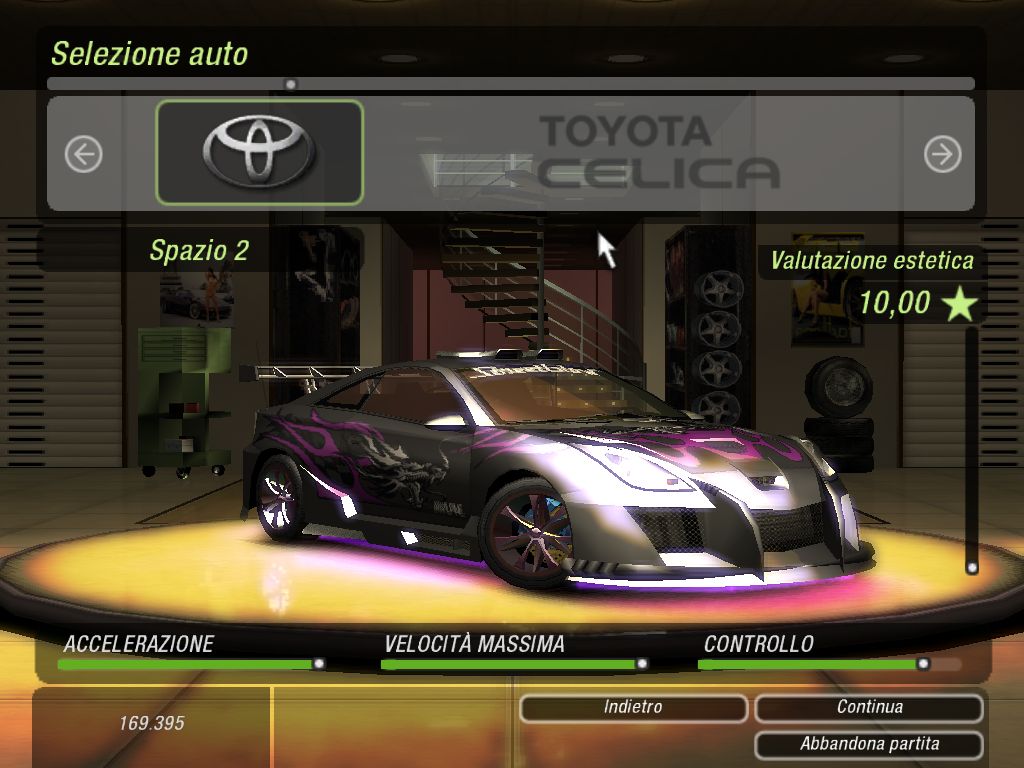Go back with the Indietro button
This screenshot has height=768, width=1024.
click(x=633, y=708)
